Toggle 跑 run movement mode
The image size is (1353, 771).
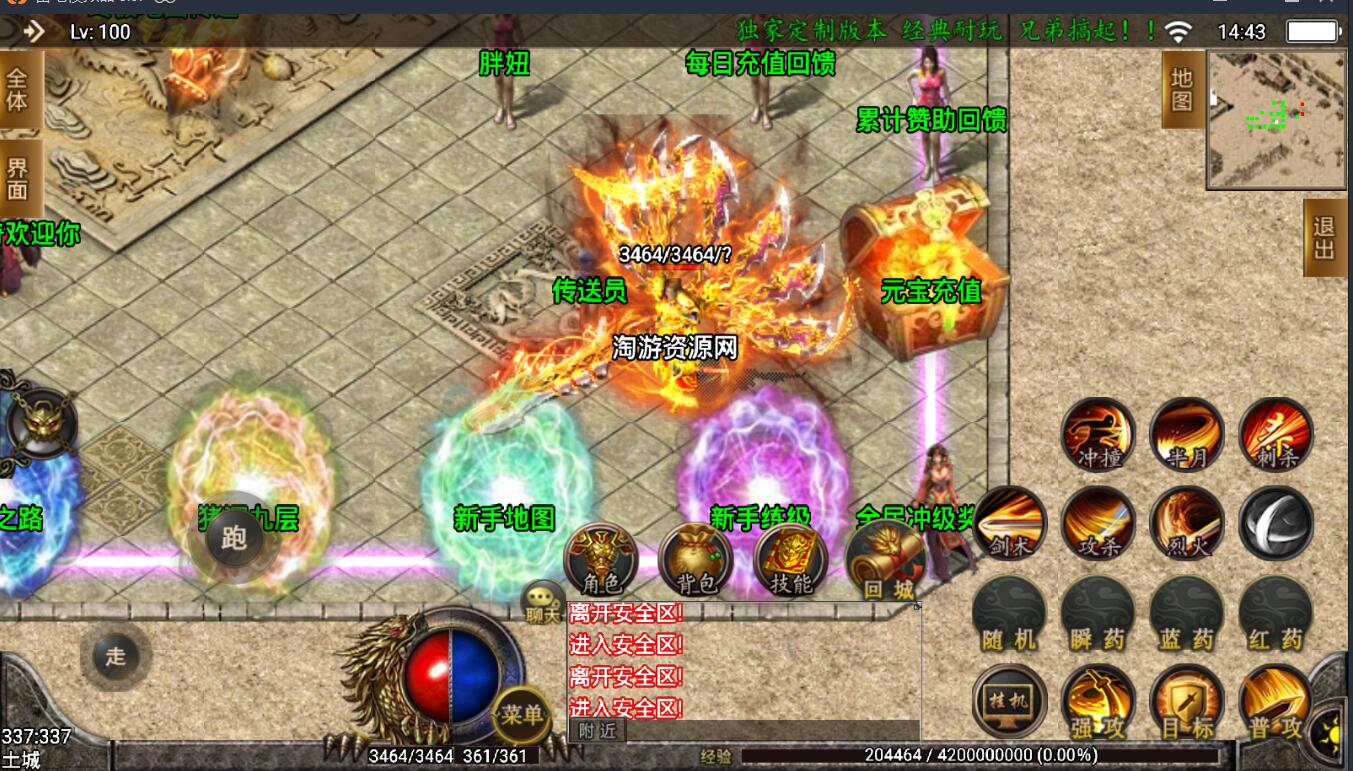pos(234,539)
